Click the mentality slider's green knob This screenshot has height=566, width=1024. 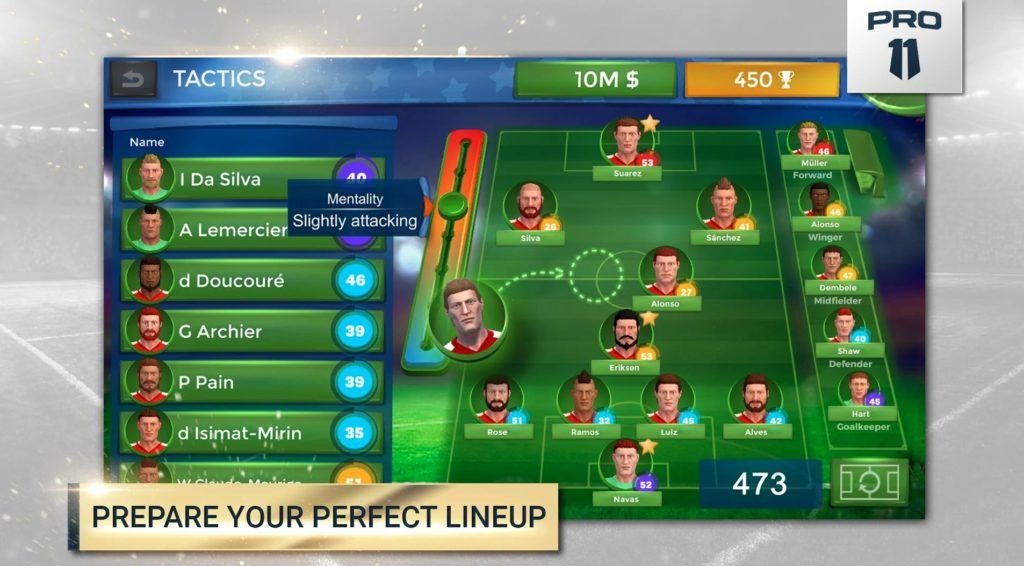pyautogui.click(x=453, y=206)
